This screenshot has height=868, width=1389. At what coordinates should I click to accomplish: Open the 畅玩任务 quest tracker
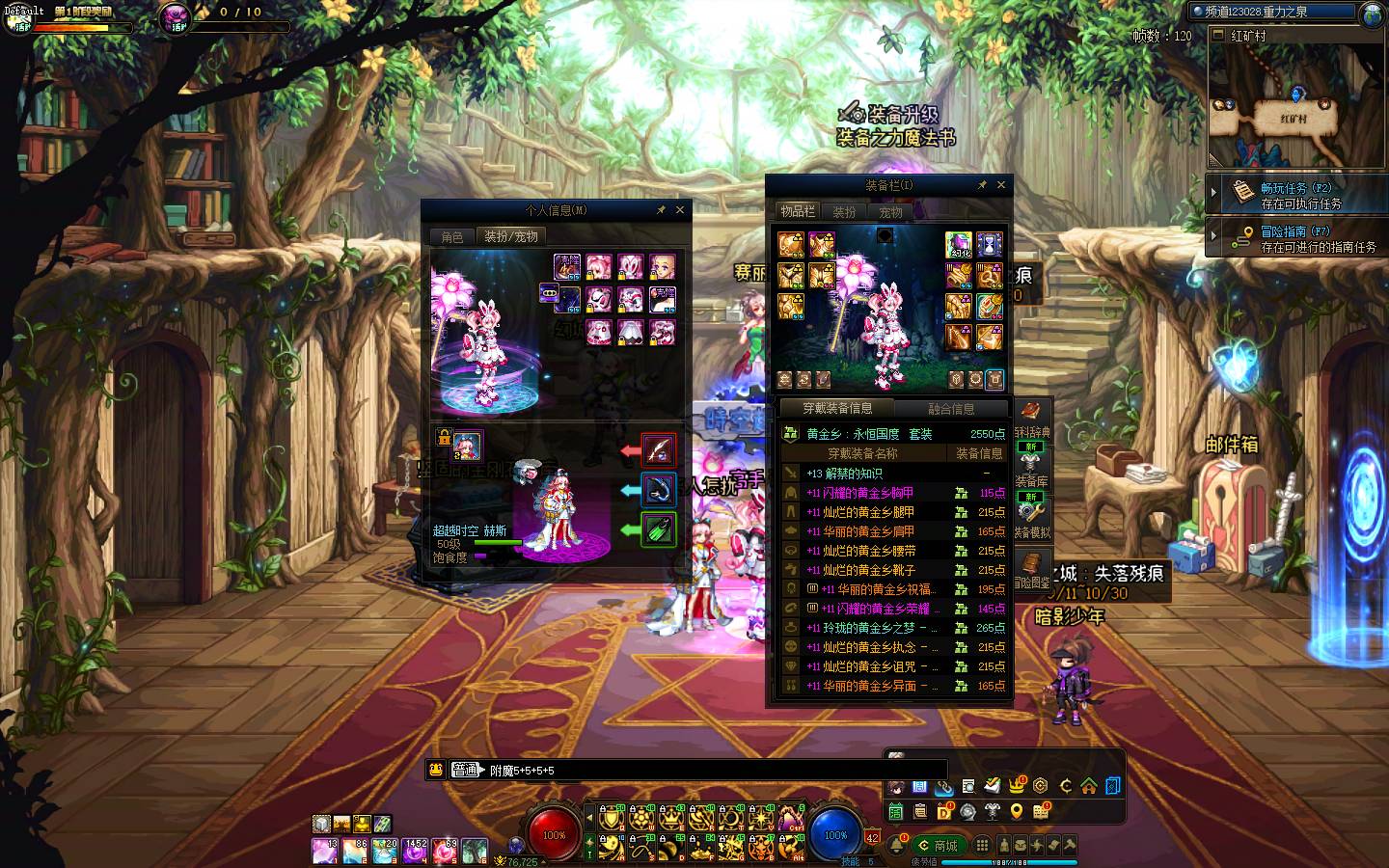(1295, 195)
